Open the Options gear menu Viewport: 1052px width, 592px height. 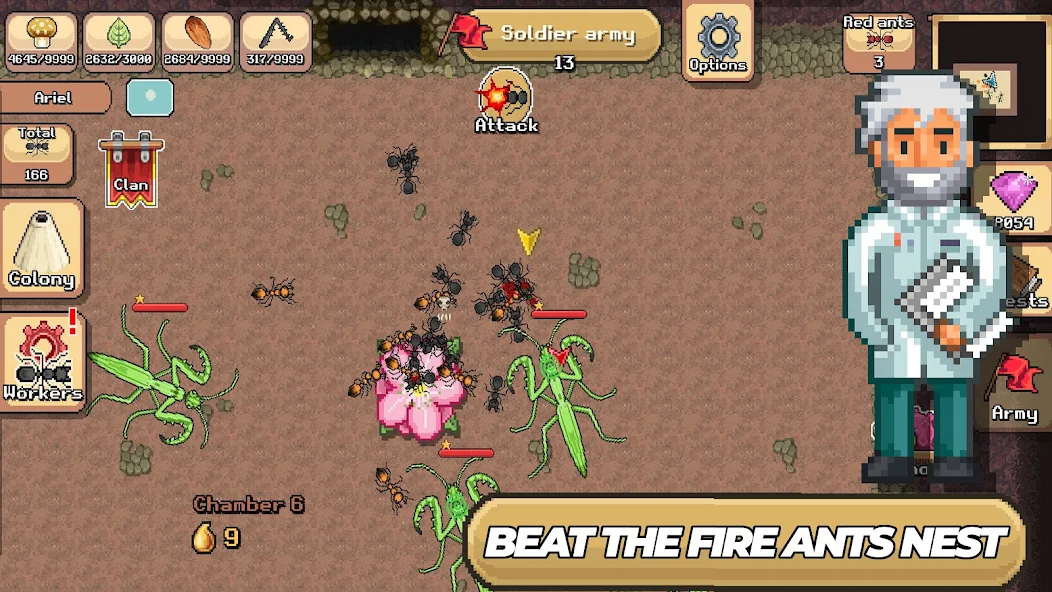pyautogui.click(x=717, y=39)
